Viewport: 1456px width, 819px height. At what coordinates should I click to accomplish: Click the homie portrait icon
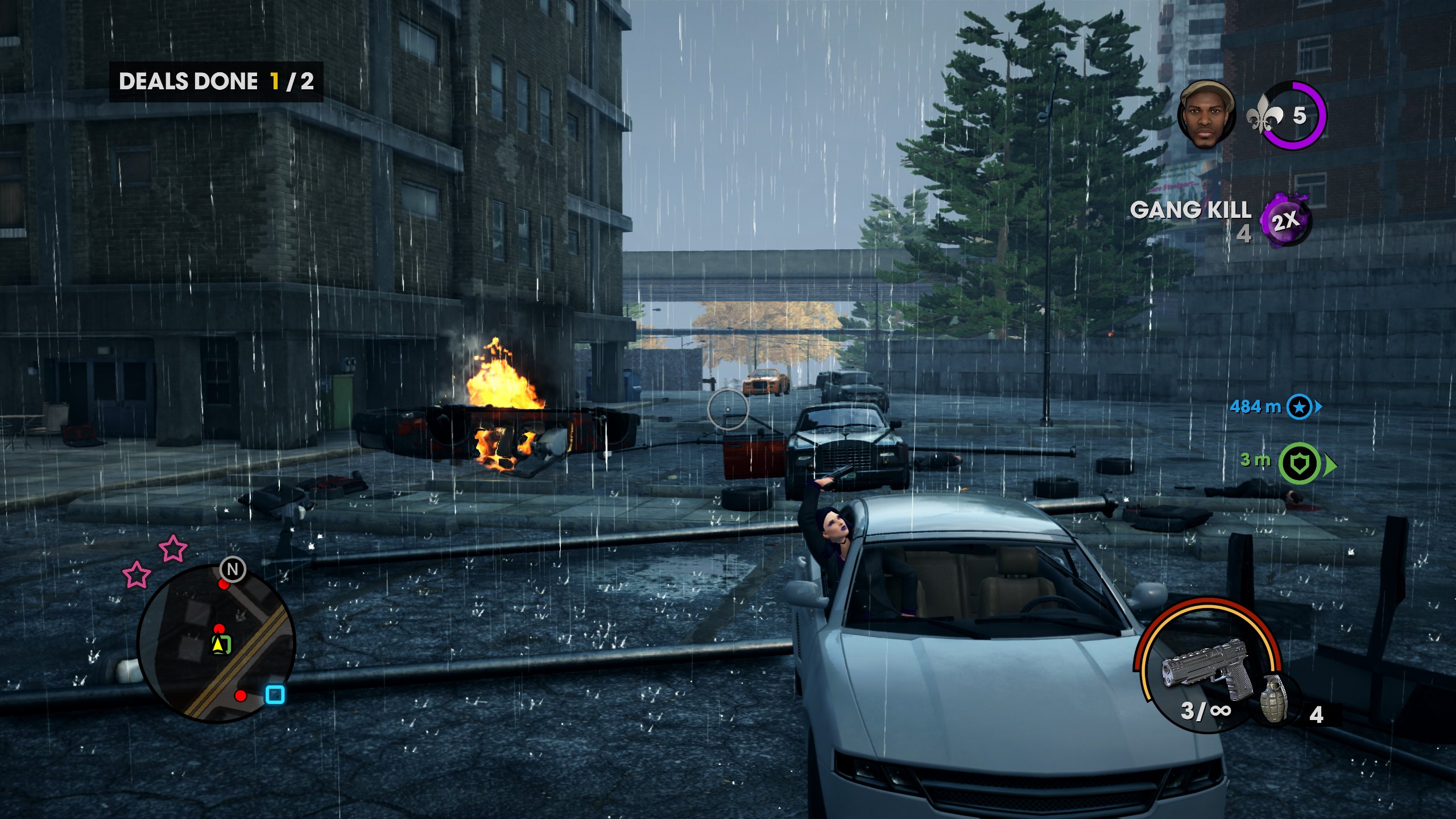[x=1206, y=115]
